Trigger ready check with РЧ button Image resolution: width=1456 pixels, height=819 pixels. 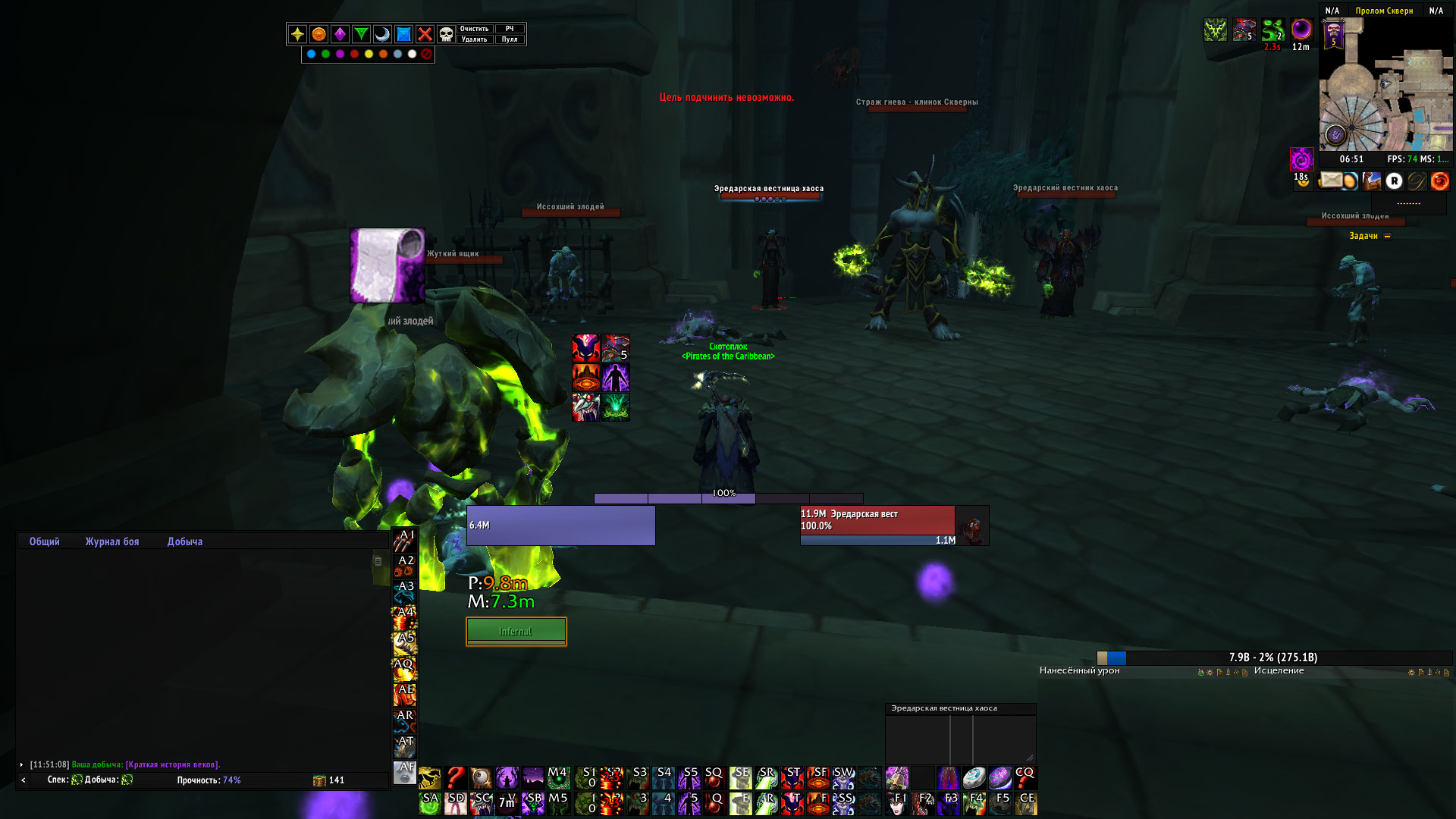(510, 29)
